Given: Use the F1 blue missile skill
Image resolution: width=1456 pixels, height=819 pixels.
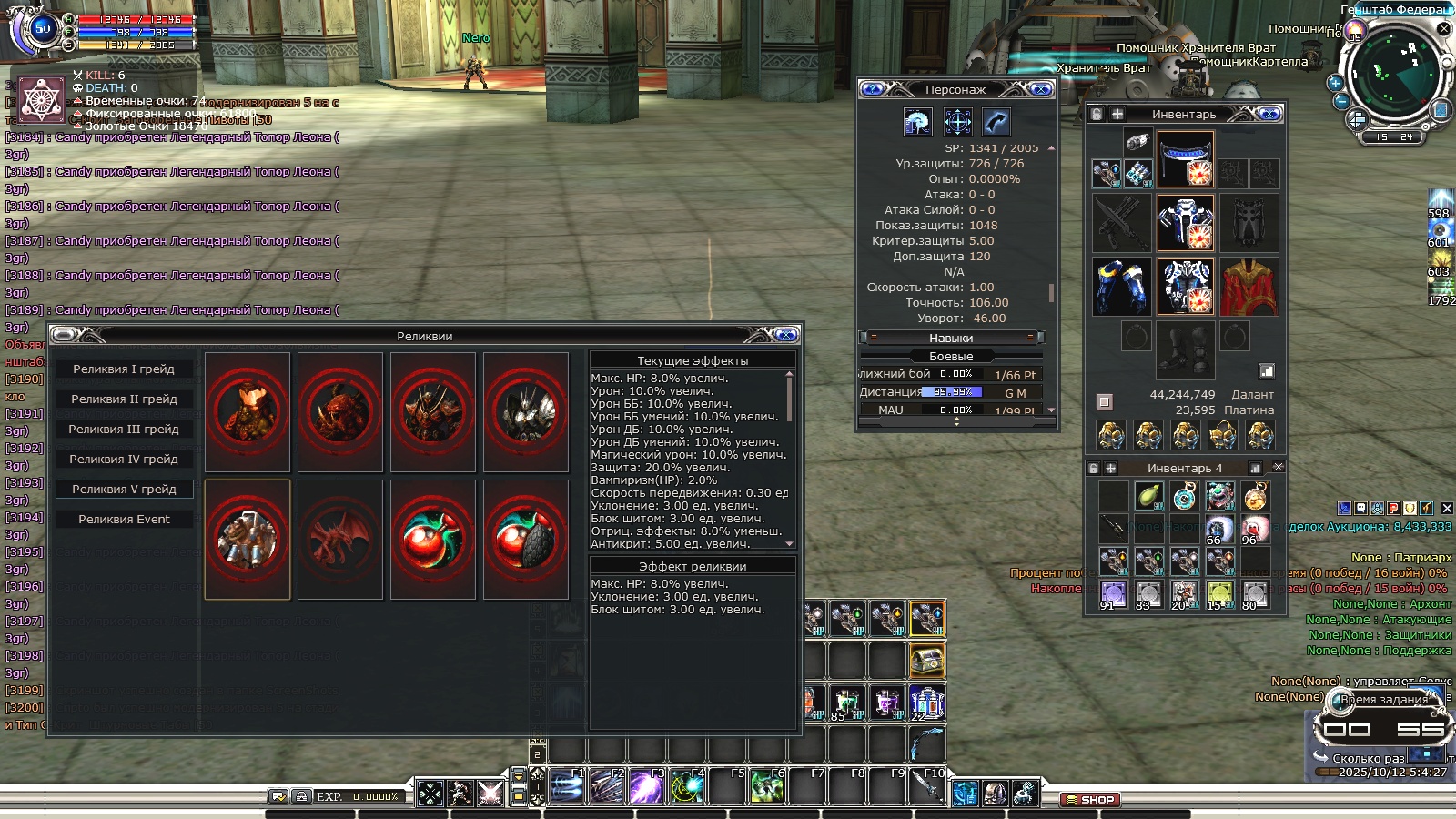Looking at the screenshot, I should click(566, 786).
